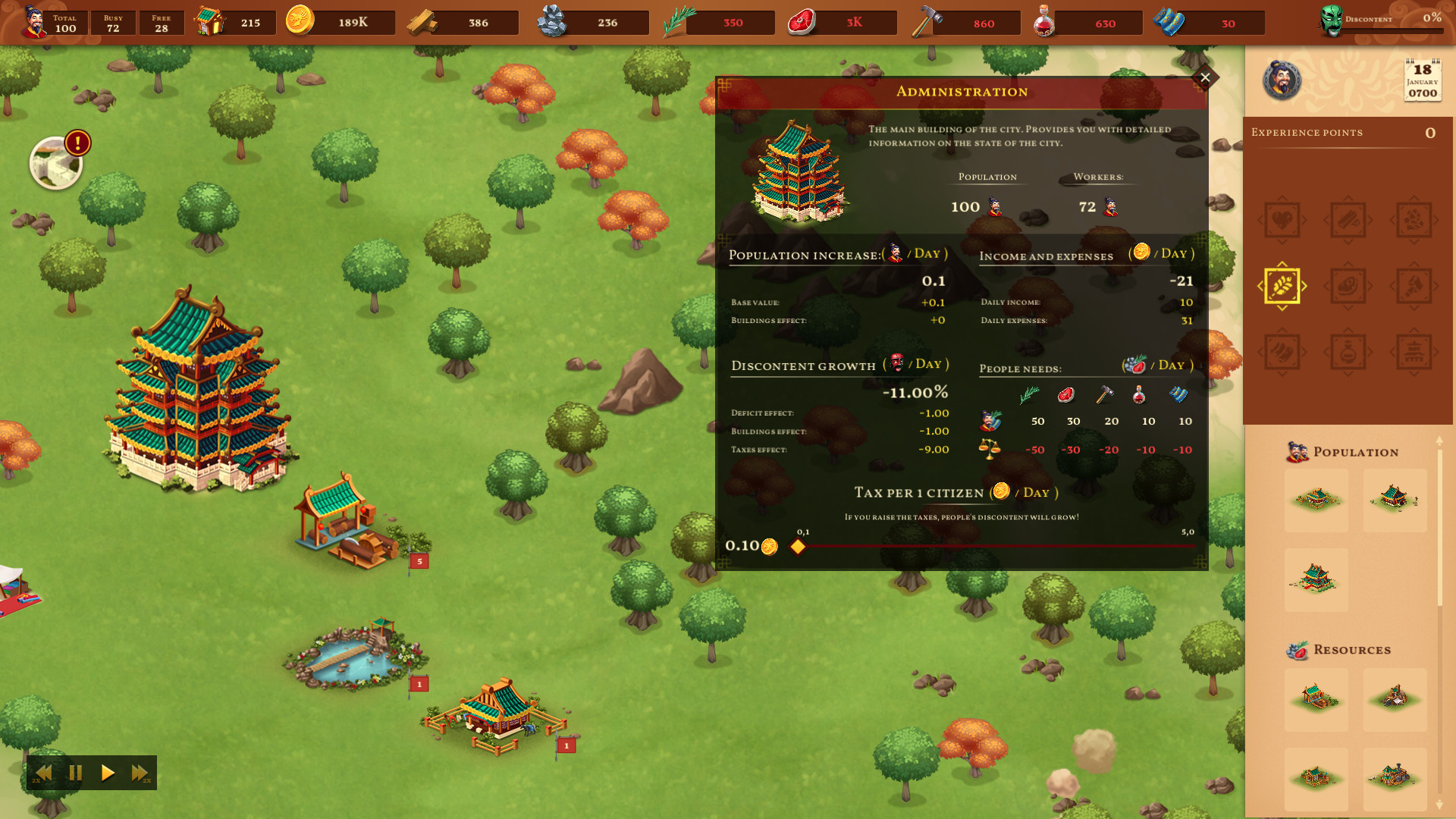The width and height of the screenshot is (1456, 819).
Task: Click the right chevron beside the stone experience icon
Action: pos(1436,219)
